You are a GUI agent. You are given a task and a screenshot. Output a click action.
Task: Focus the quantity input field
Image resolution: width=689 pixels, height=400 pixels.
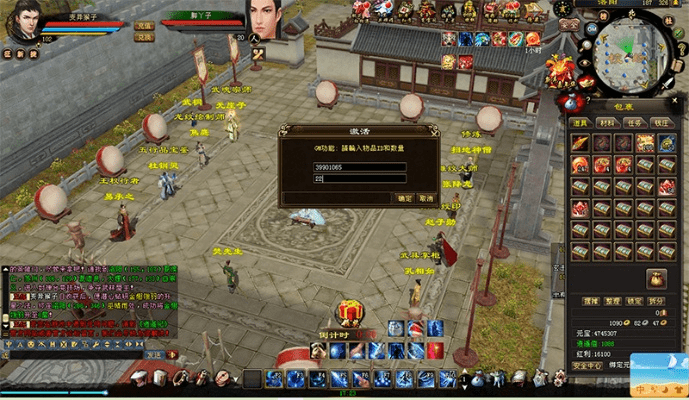click(x=360, y=179)
